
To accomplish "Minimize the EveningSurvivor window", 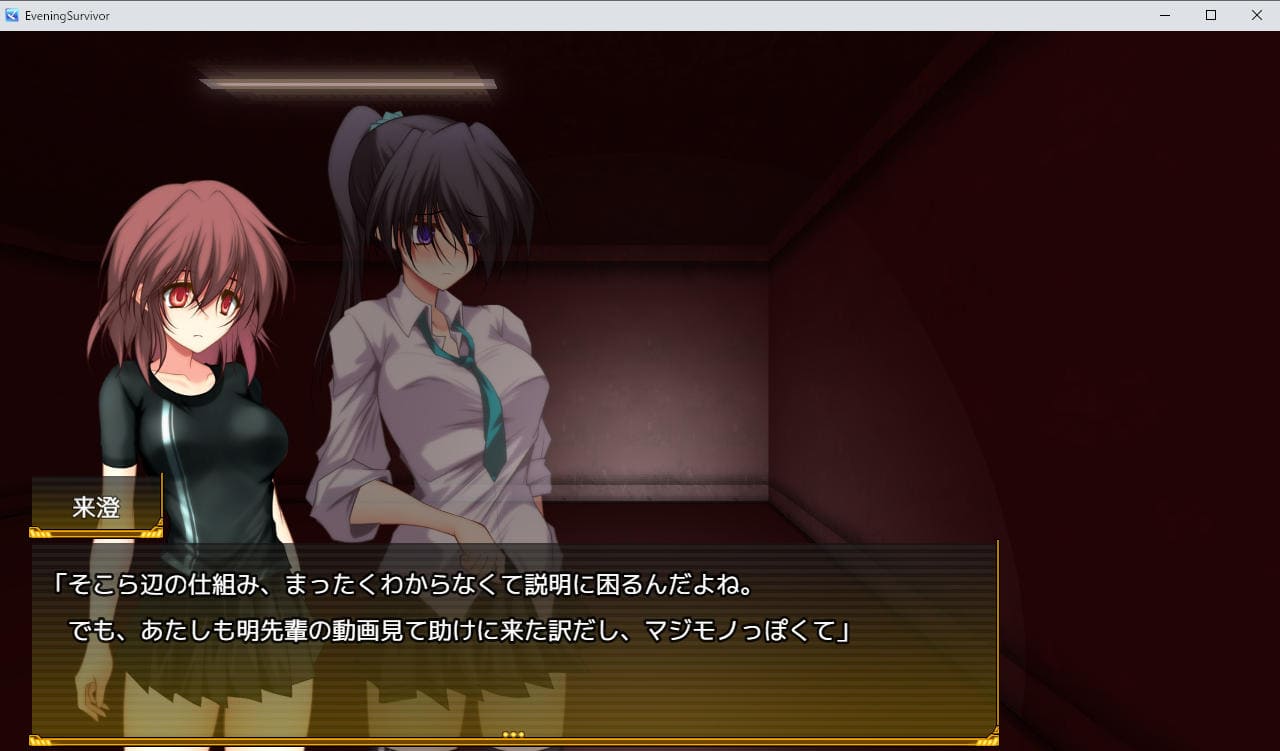I will pos(1165,15).
